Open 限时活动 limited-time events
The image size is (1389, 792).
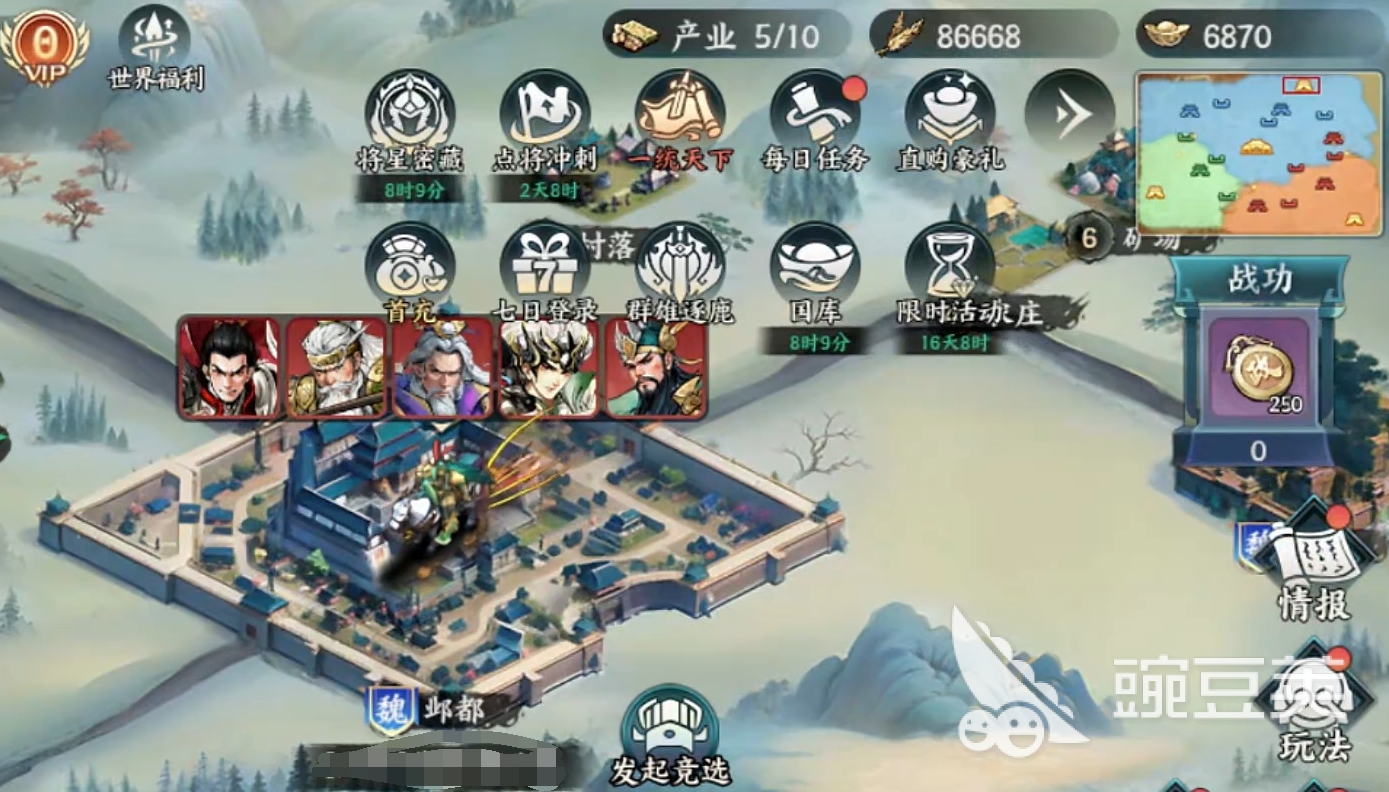(950, 267)
